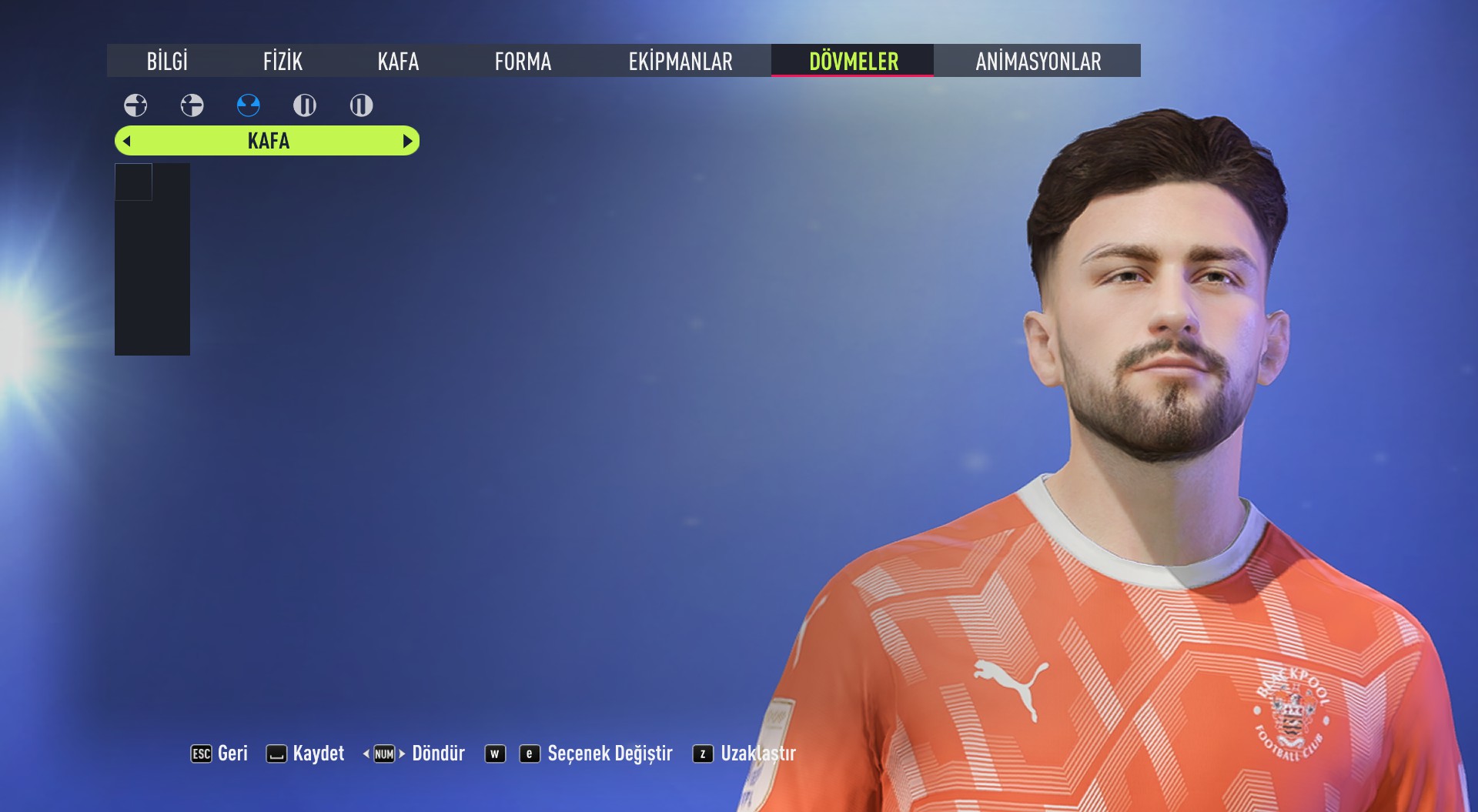This screenshot has width=1478, height=812.
Task: Click the ESC key icon beside Geri
Action: pos(200,754)
